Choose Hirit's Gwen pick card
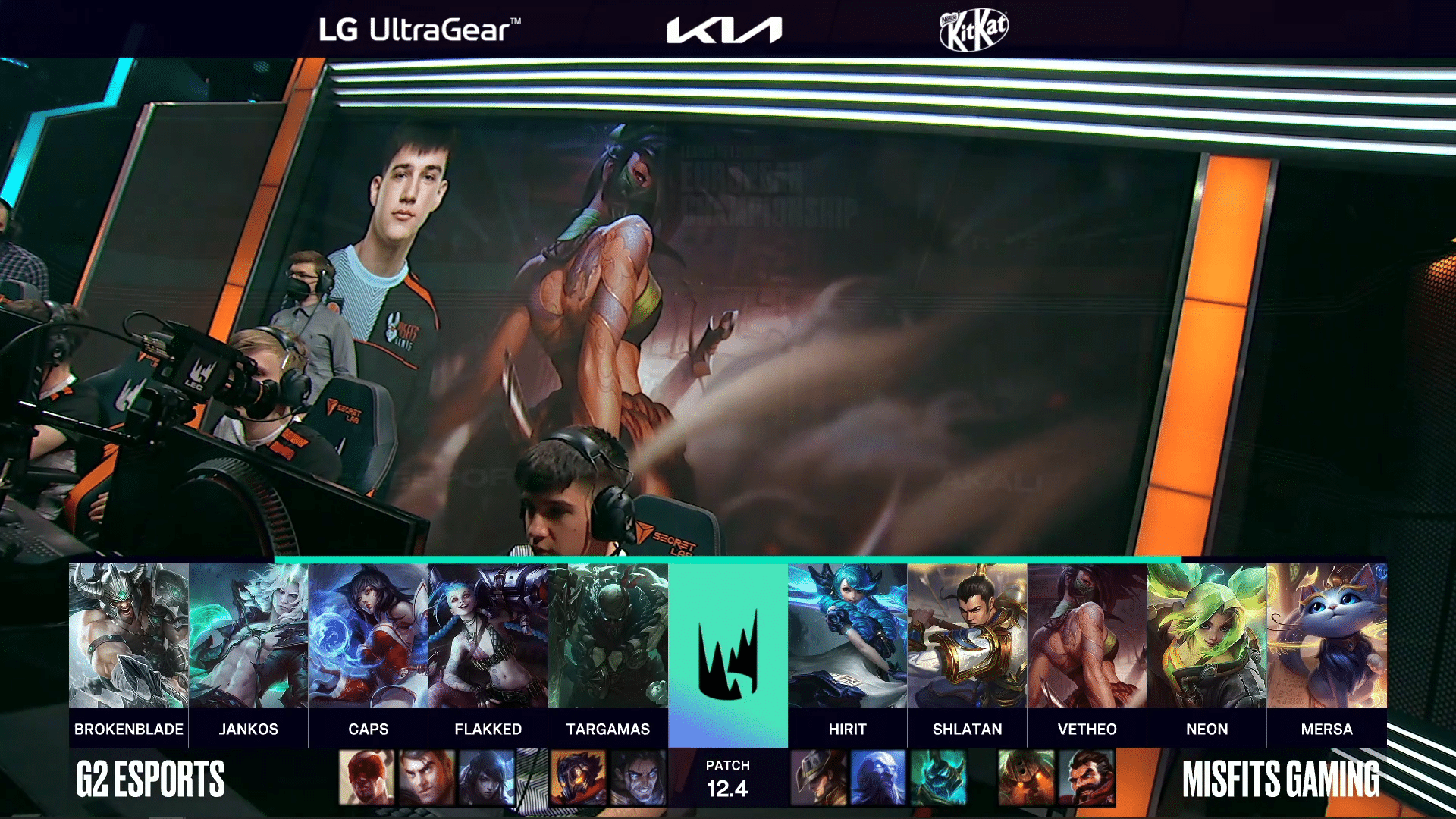This screenshot has height=819, width=1456. coord(848,635)
